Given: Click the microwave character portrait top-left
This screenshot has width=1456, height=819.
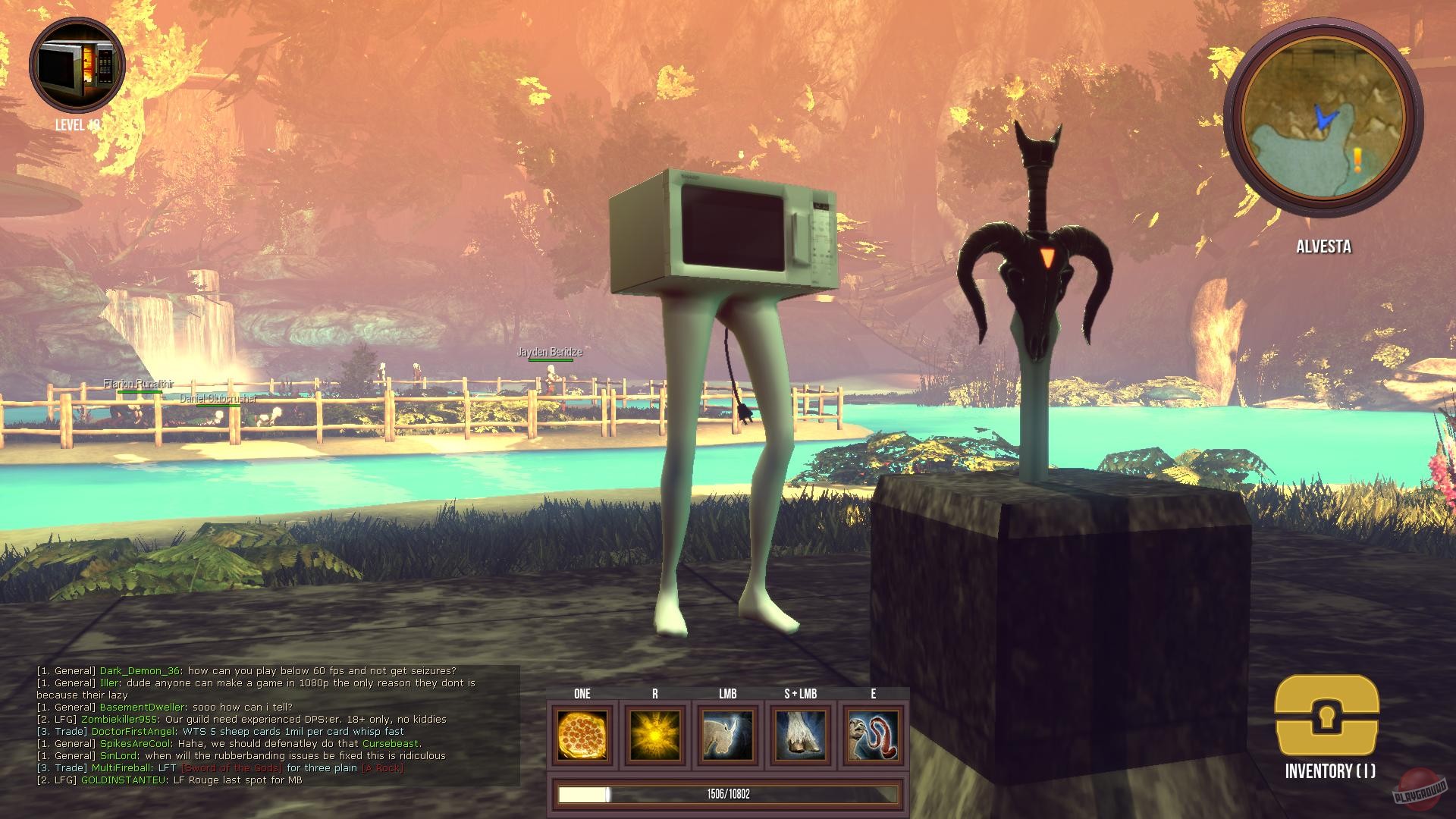Looking at the screenshot, I should pos(74,65).
